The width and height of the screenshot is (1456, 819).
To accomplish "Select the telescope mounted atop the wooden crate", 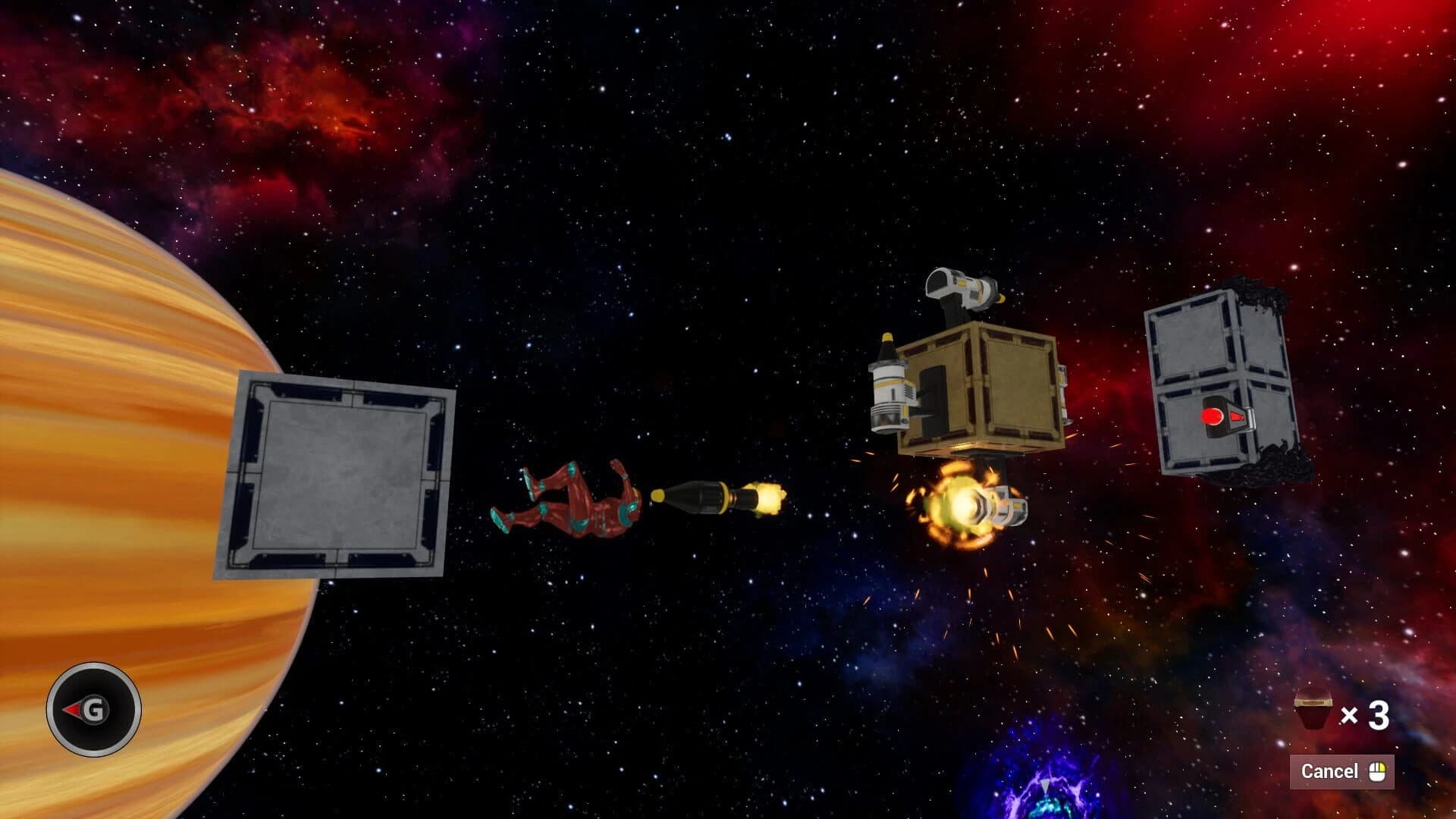I will [x=963, y=288].
